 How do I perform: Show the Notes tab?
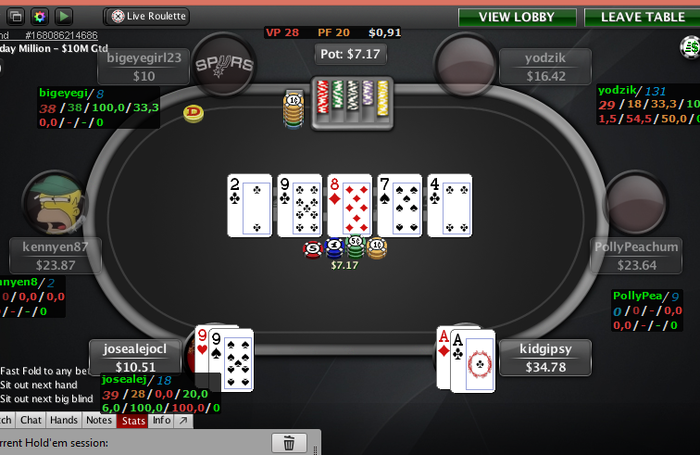click(x=99, y=420)
